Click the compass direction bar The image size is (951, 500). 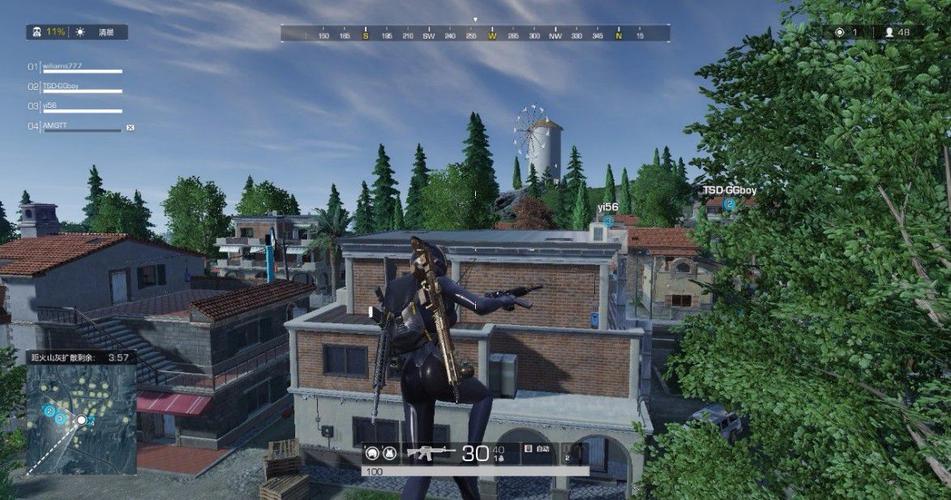(475, 35)
